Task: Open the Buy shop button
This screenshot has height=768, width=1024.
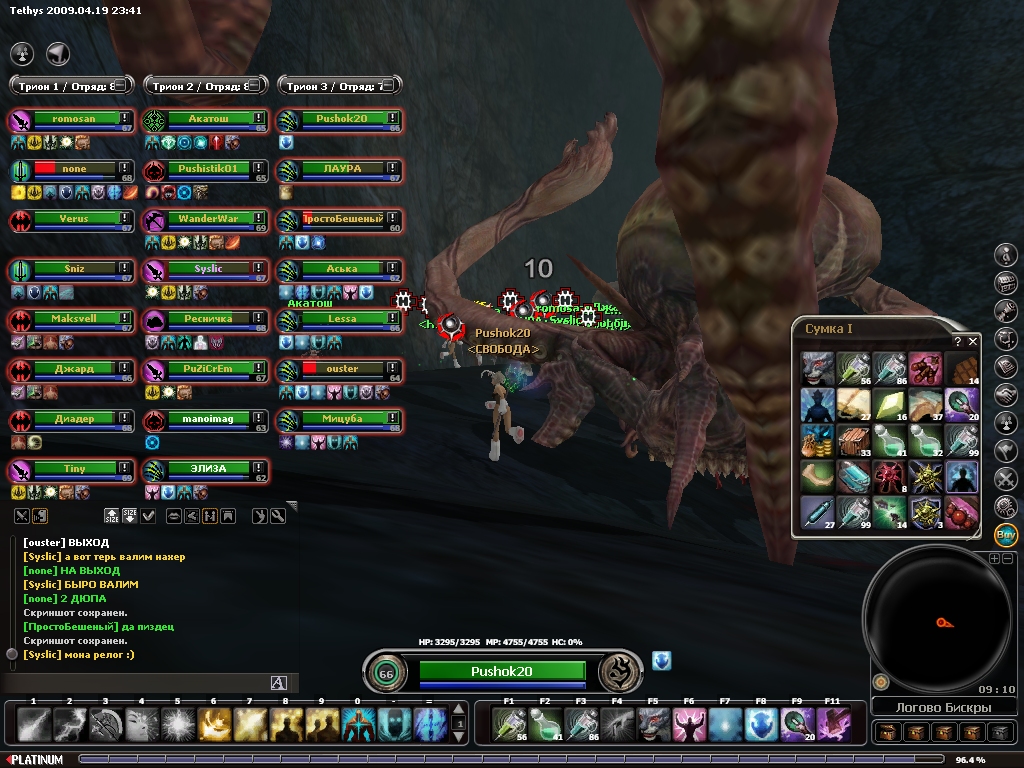Action: point(1006,533)
